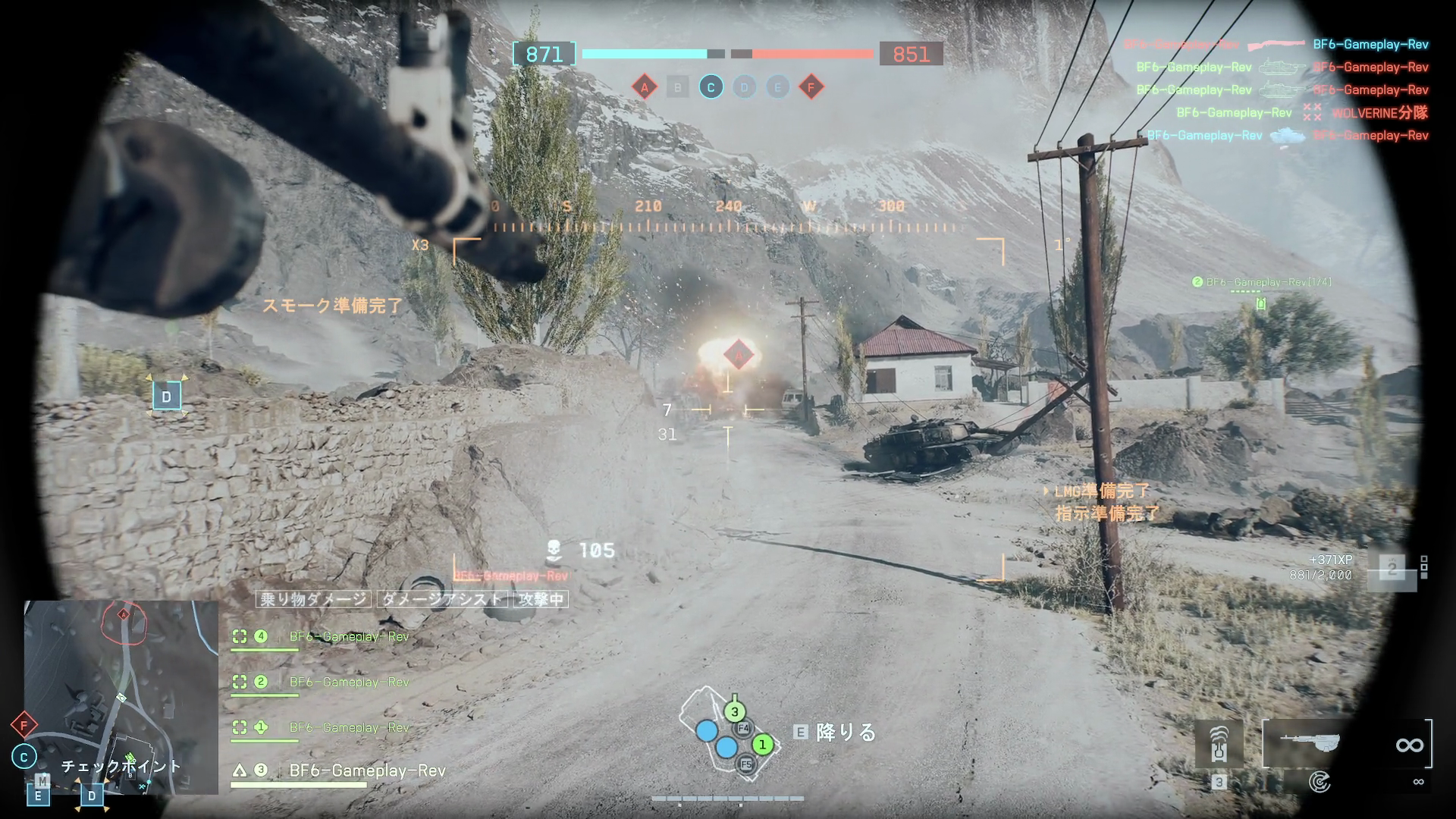
Task: Switch to the 乗り物ダメージ label
Action: pyautogui.click(x=315, y=599)
